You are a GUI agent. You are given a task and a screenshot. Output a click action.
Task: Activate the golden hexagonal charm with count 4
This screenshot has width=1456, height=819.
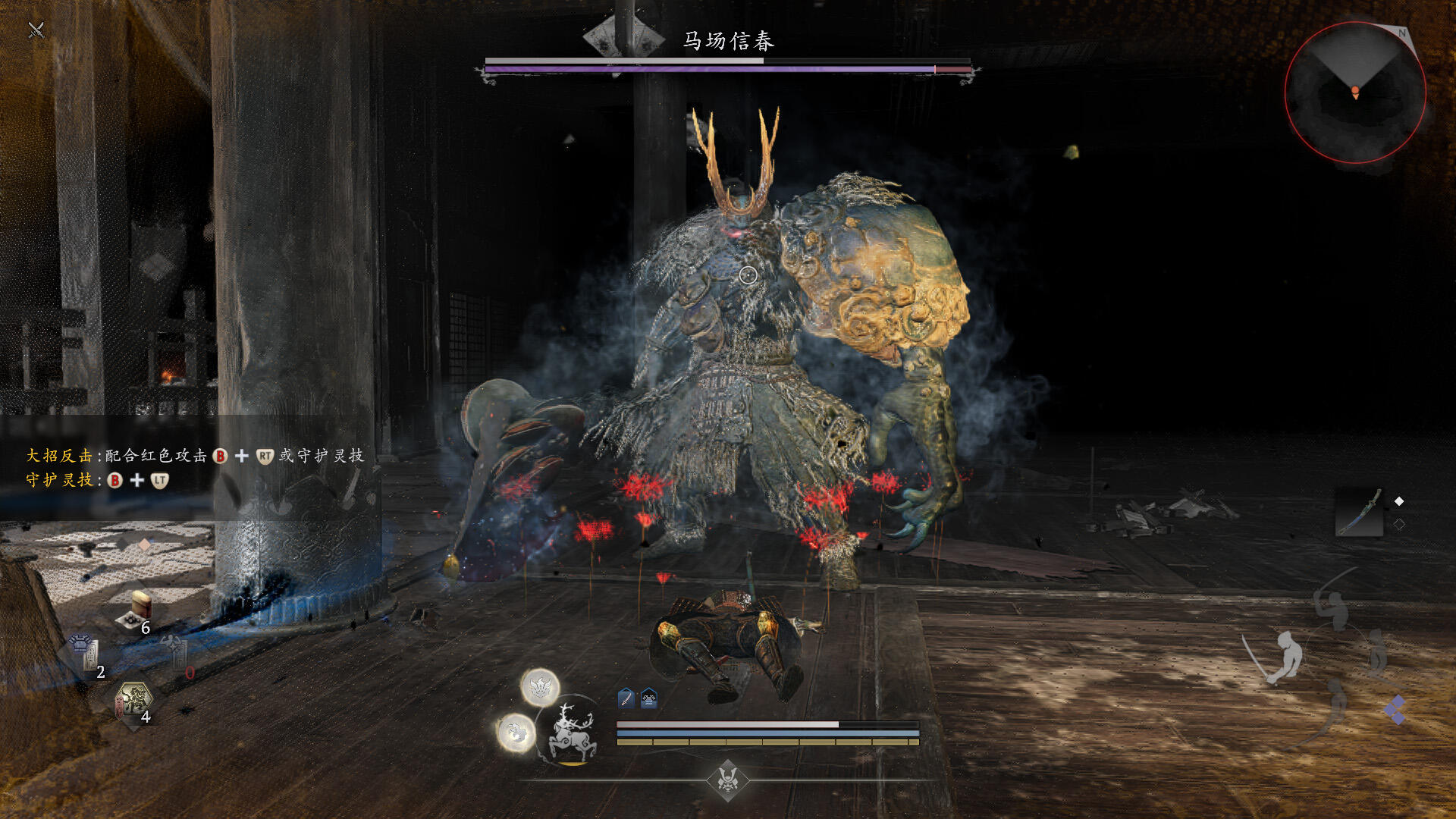(134, 700)
